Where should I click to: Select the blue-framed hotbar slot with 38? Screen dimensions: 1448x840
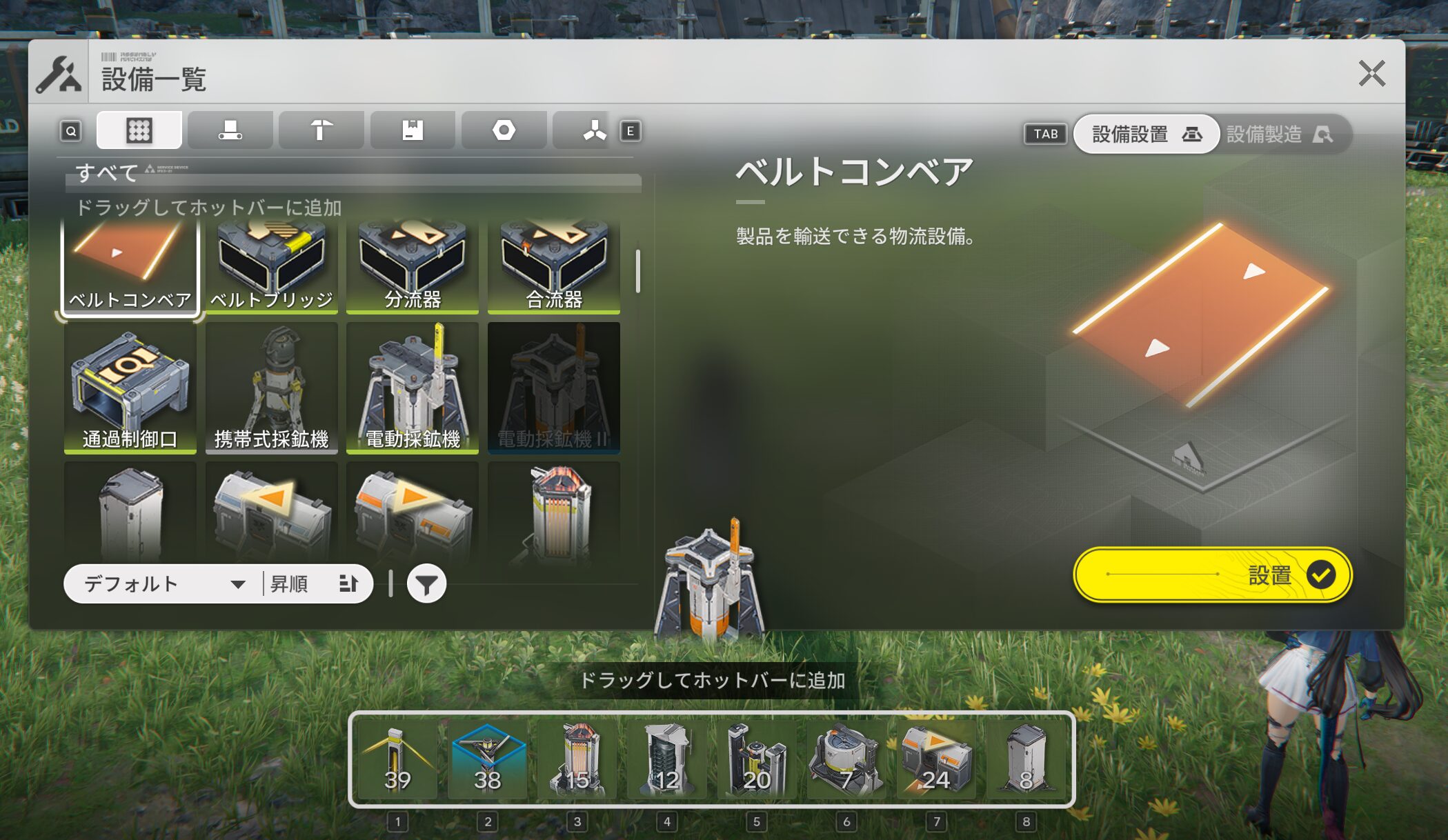coord(487,759)
